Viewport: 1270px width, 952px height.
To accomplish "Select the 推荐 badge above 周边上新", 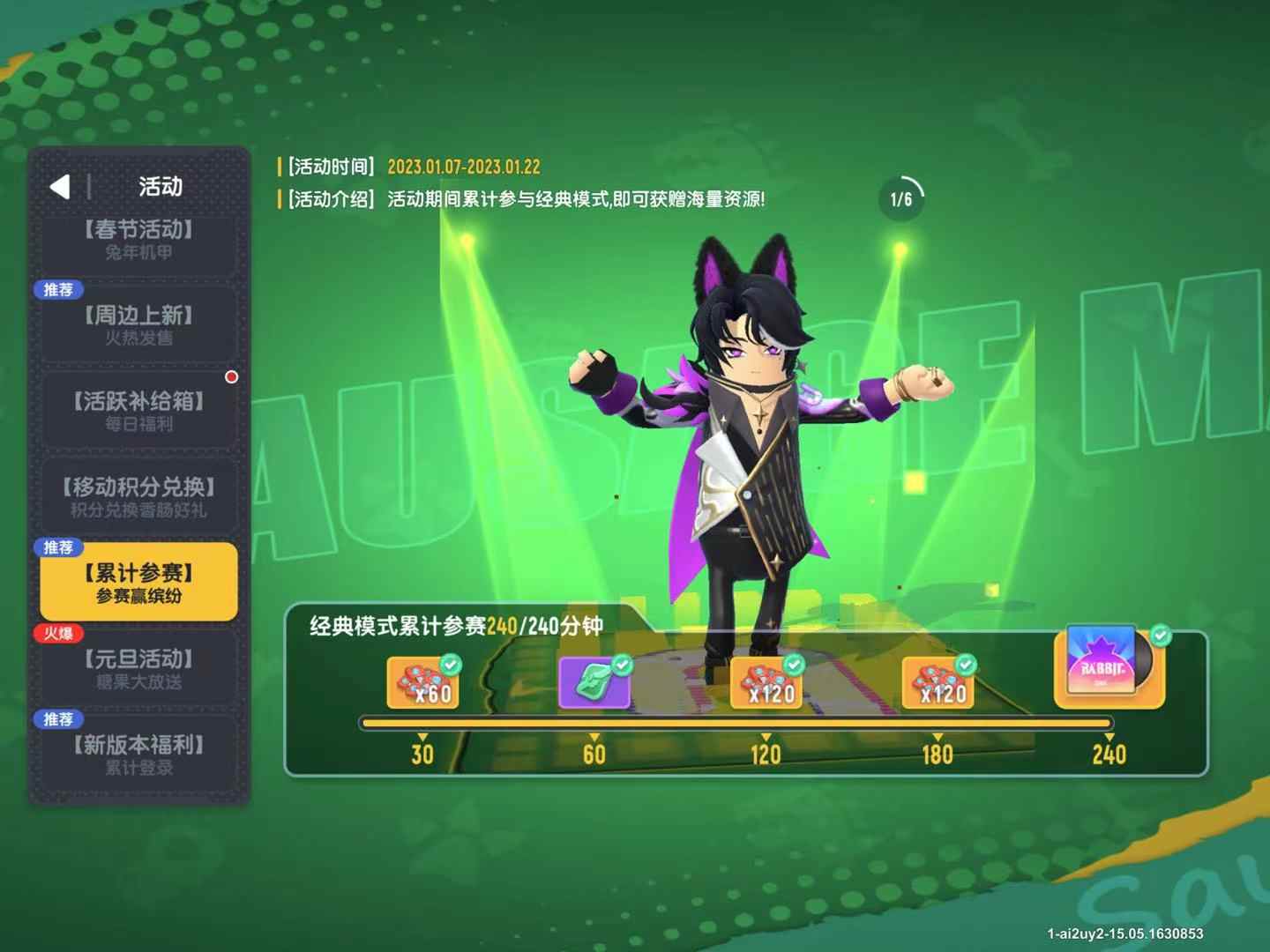I will click(x=58, y=289).
